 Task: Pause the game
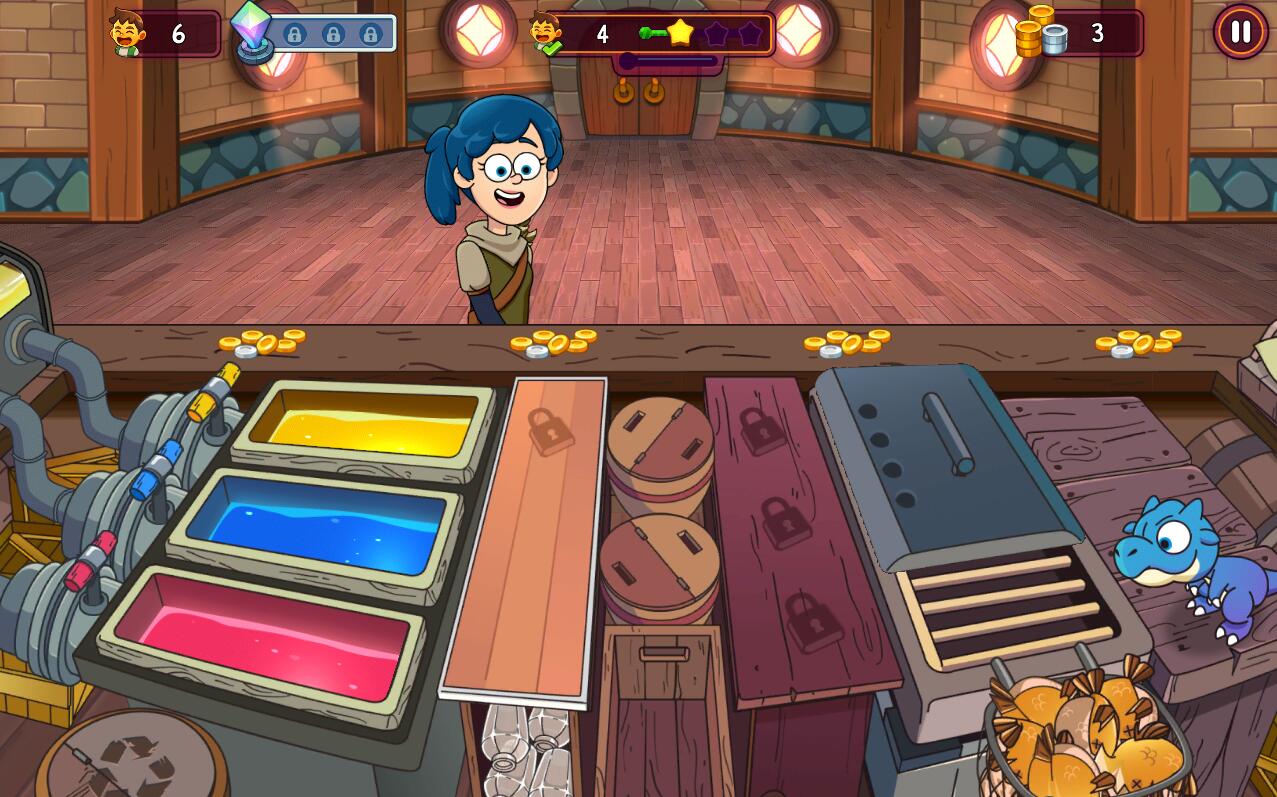(1240, 32)
